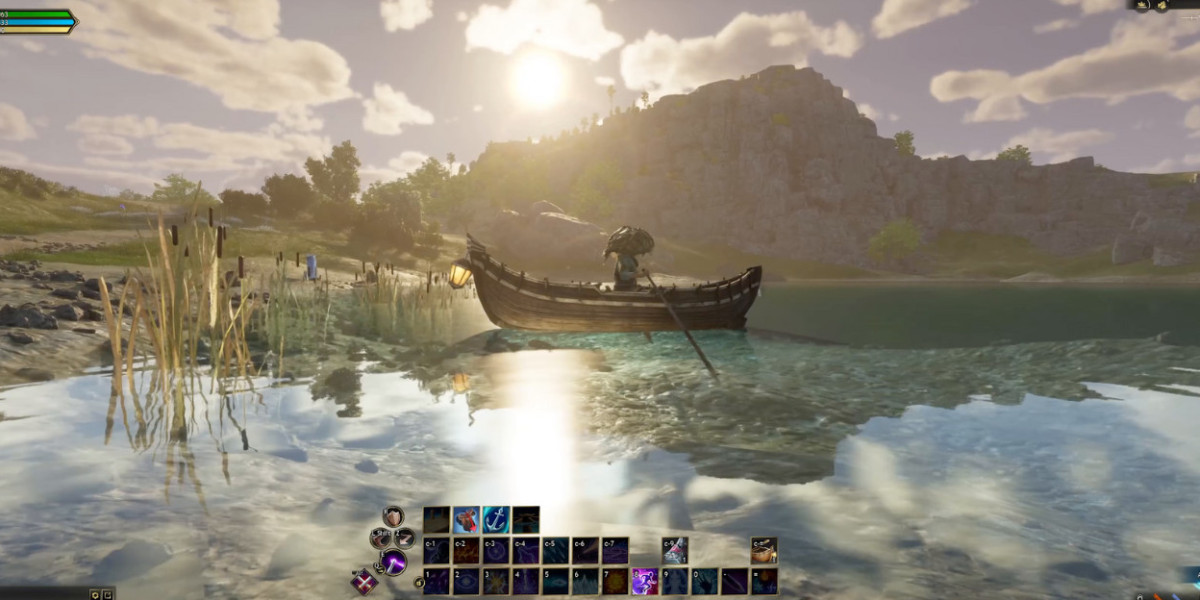
Task: Activate the glowing purple orb ability
Action: [x=394, y=562]
